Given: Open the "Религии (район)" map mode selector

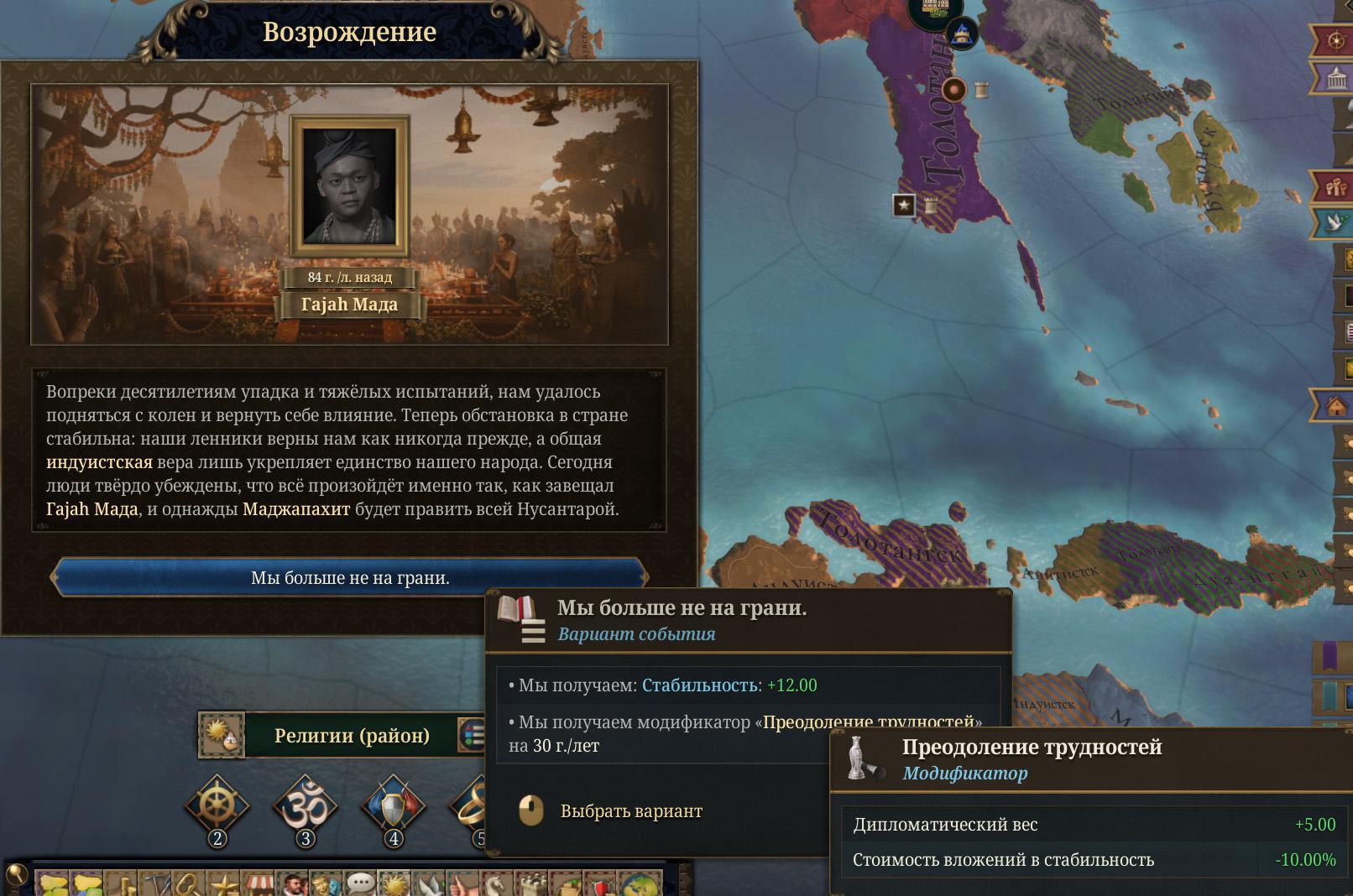Looking at the screenshot, I should click(x=352, y=736).
